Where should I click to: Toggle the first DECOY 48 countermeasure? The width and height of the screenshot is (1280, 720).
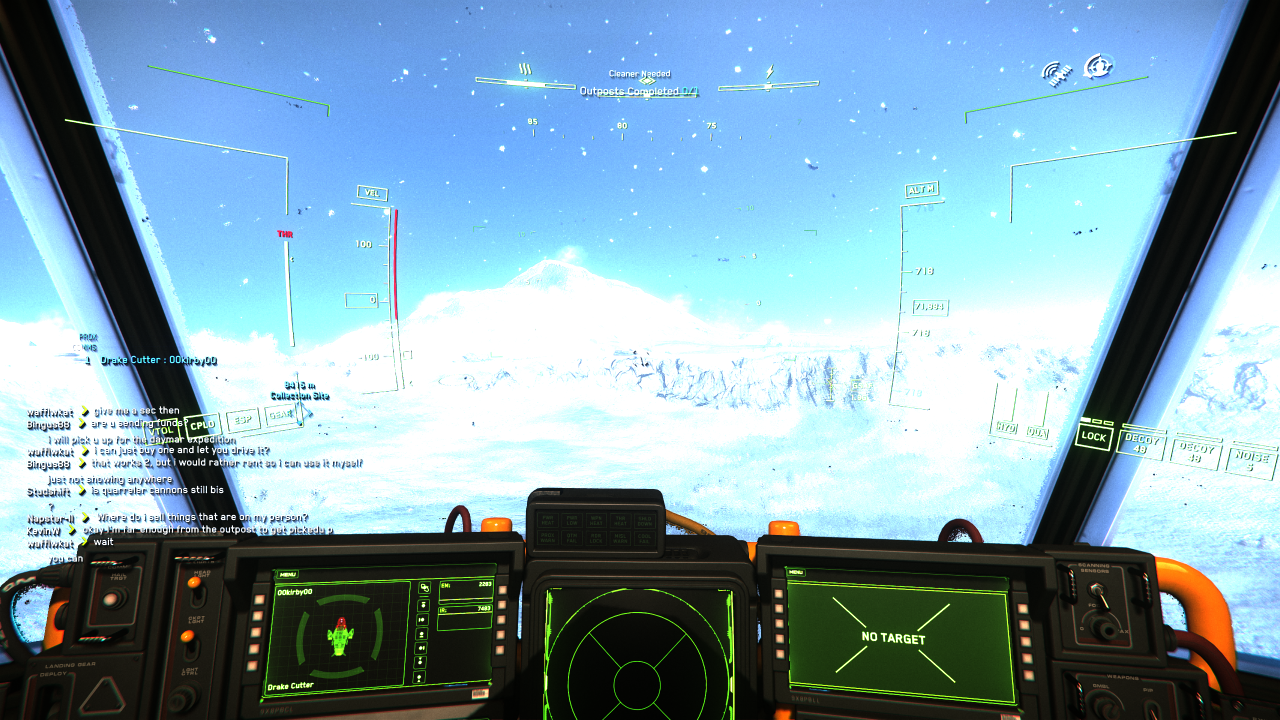coord(1141,445)
